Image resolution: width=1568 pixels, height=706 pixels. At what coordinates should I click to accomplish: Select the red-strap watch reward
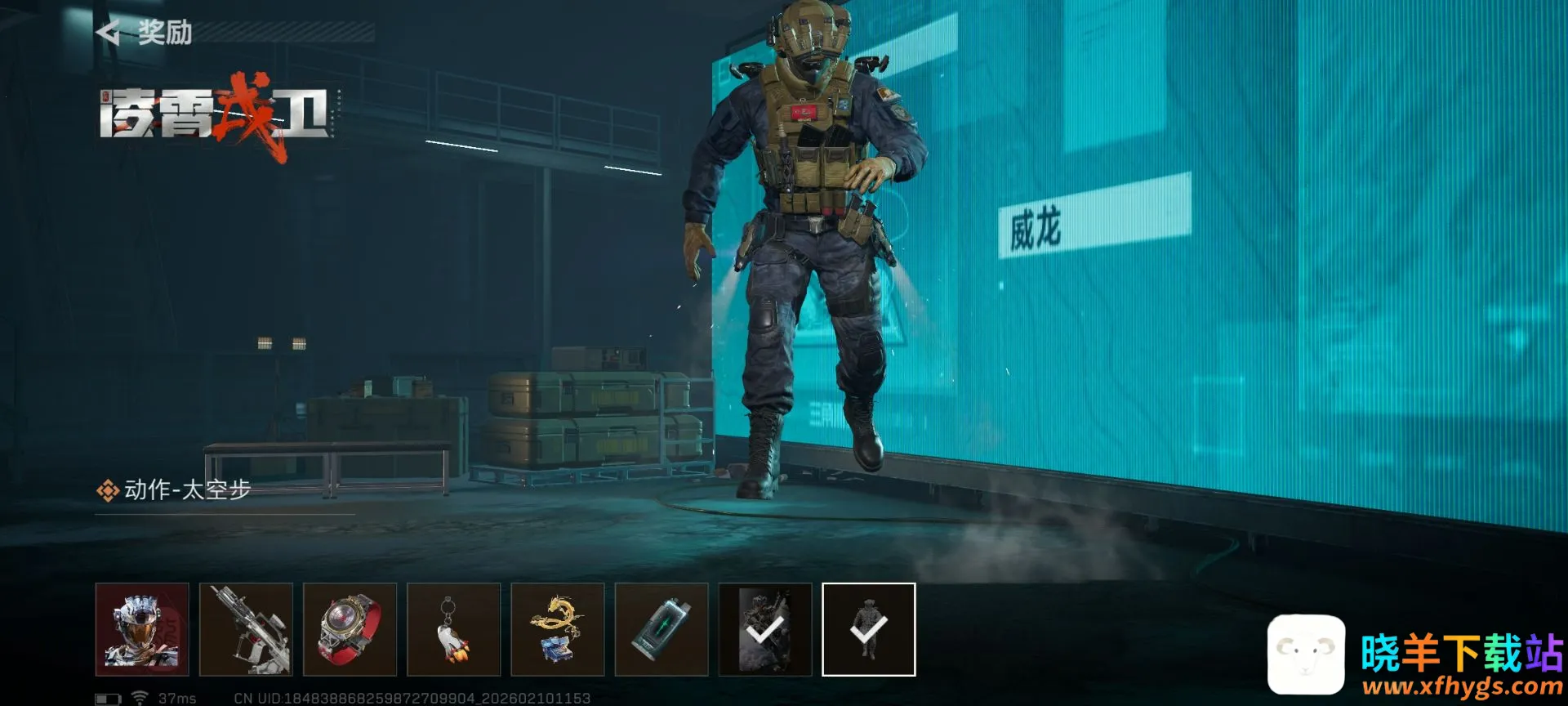click(x=350, y=629)
